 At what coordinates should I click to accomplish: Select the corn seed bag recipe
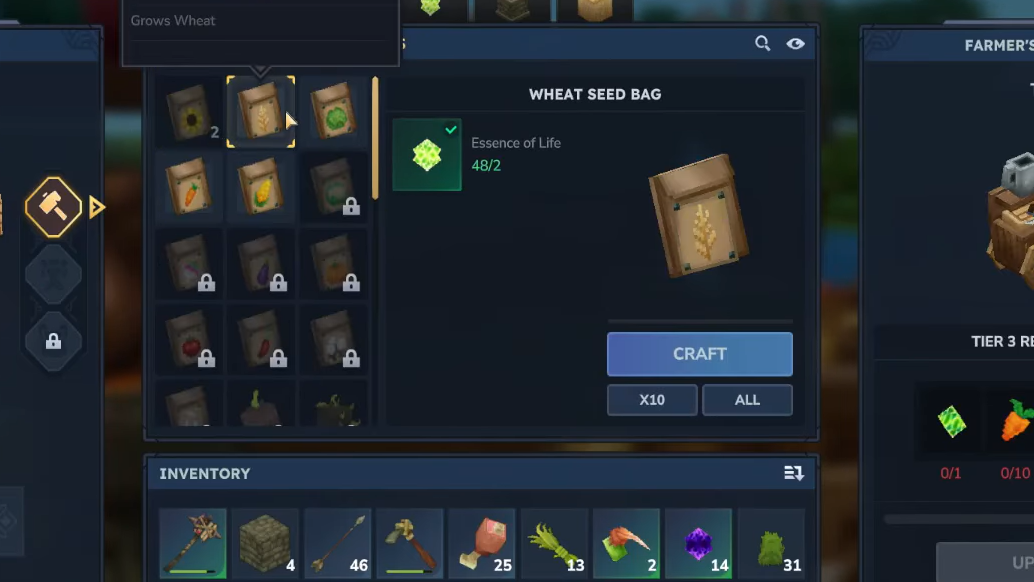point(260,186)
